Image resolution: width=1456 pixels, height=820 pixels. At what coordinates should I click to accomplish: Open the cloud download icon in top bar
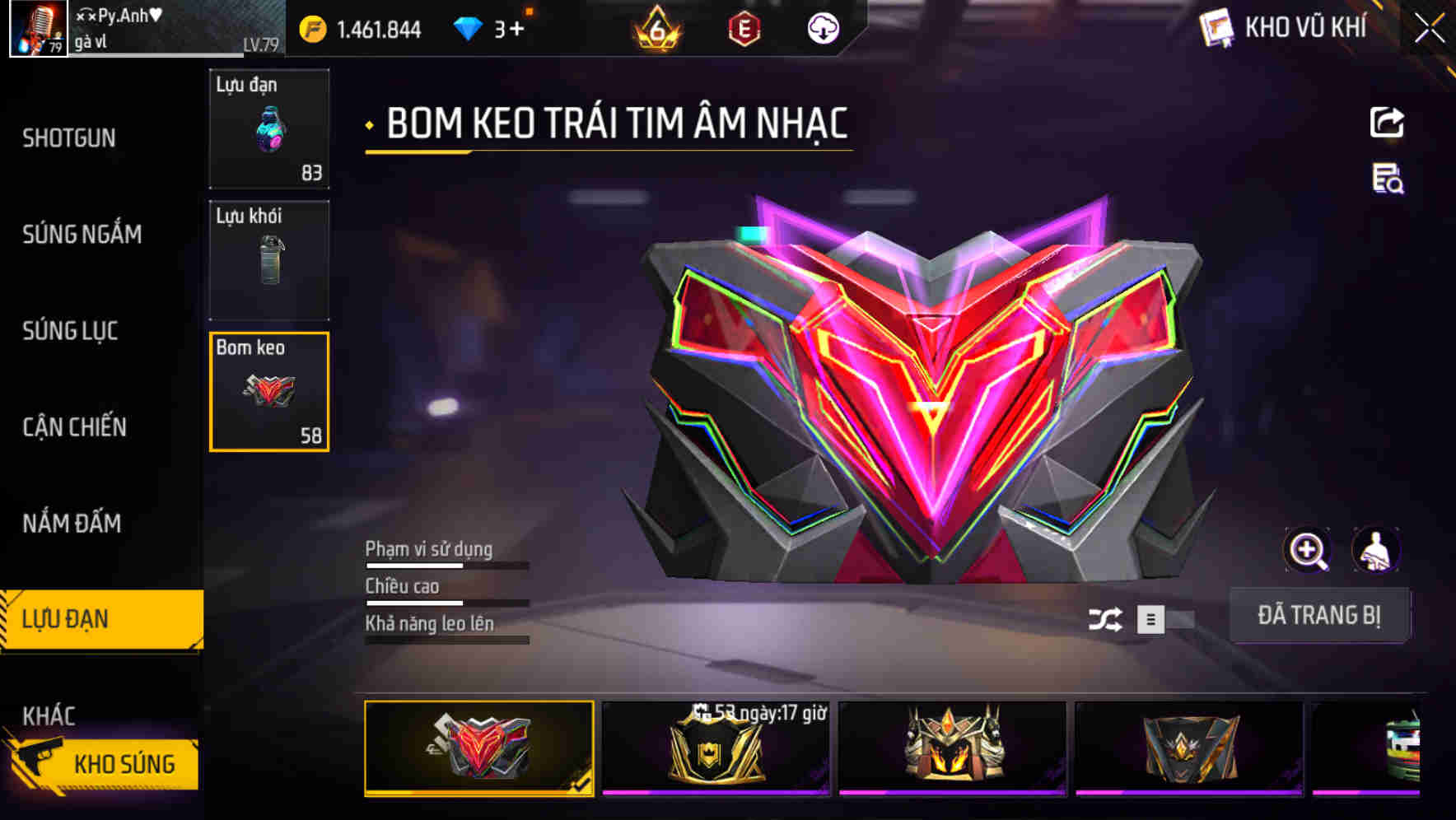pos(823,28)
